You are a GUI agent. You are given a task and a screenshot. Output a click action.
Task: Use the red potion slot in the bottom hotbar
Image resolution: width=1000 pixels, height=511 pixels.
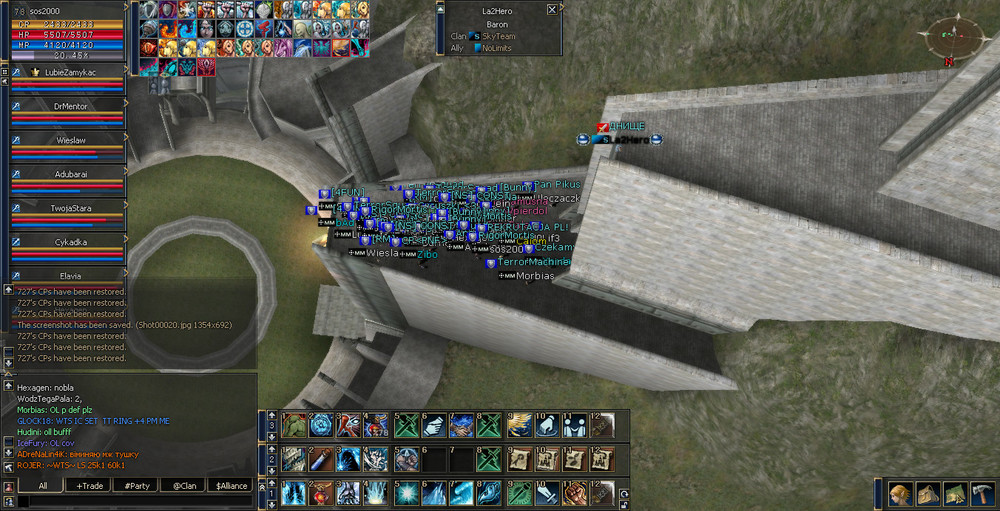click(x=321, y=493)
